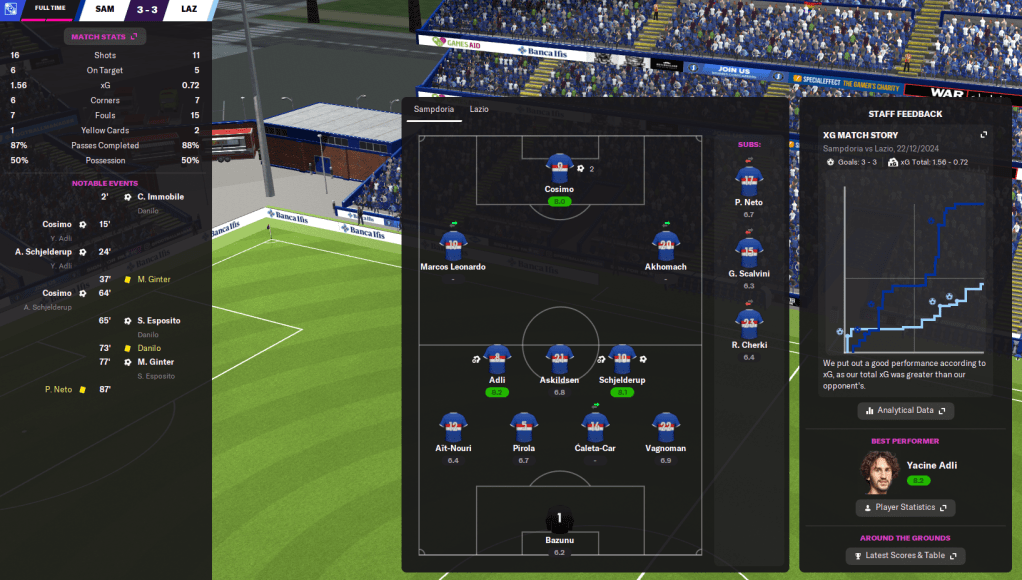Open the Analytical Data view
The width and height of the screenshot is (1022, 580).
(x=905, y=410)
